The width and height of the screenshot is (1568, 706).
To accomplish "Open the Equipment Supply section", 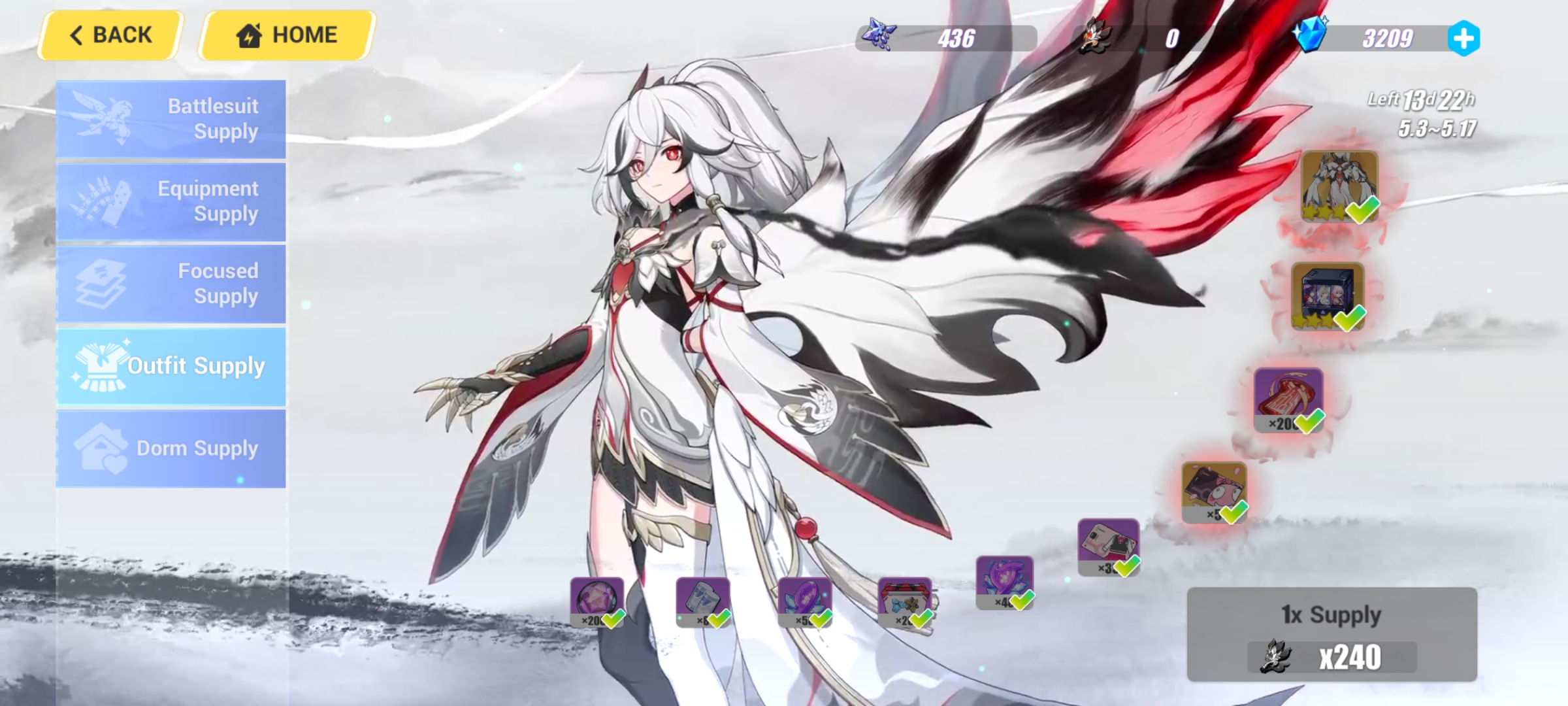I will click(x=171, y=201).
